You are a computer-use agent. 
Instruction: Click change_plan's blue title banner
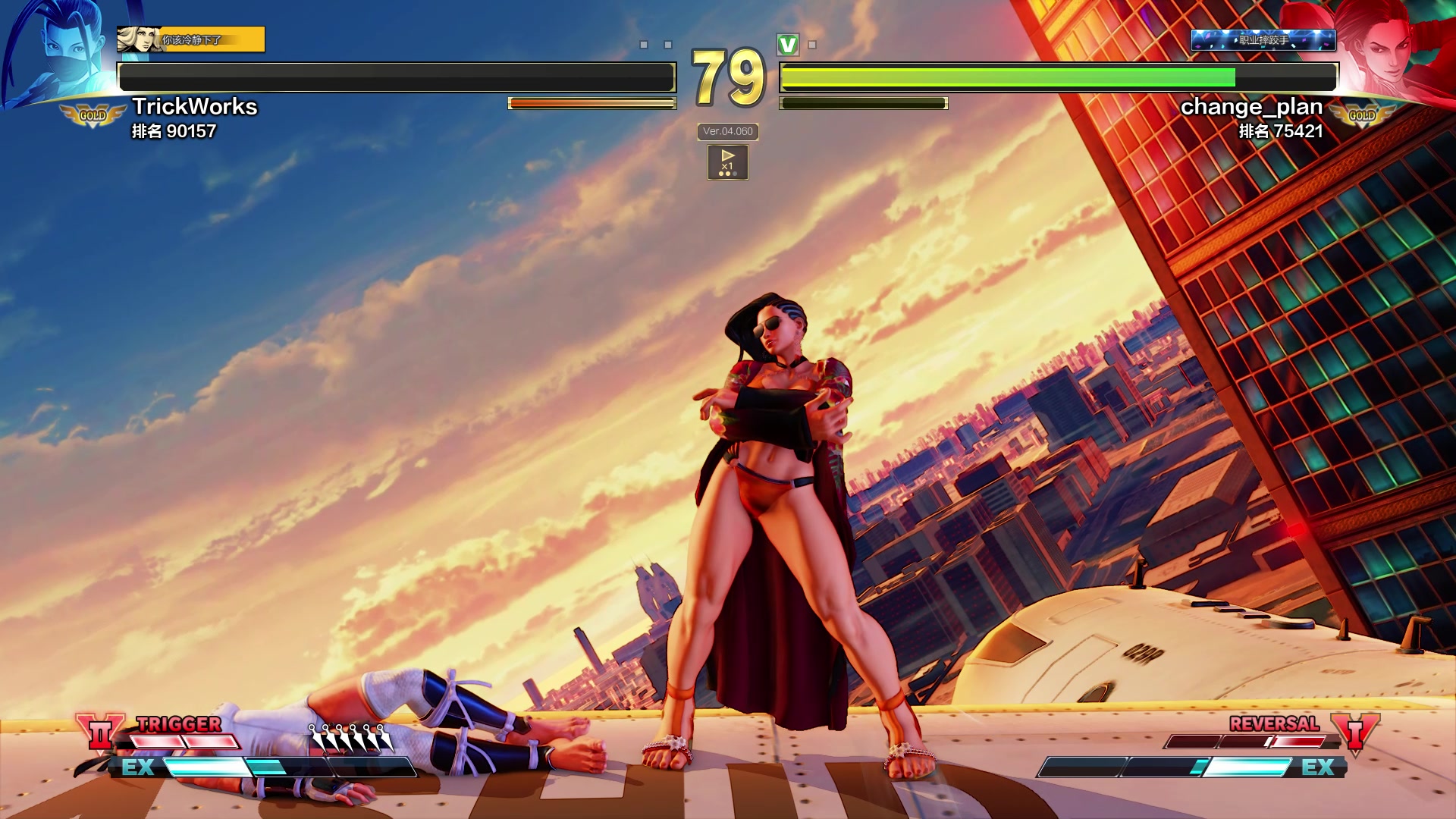[x=1263, y=39]
